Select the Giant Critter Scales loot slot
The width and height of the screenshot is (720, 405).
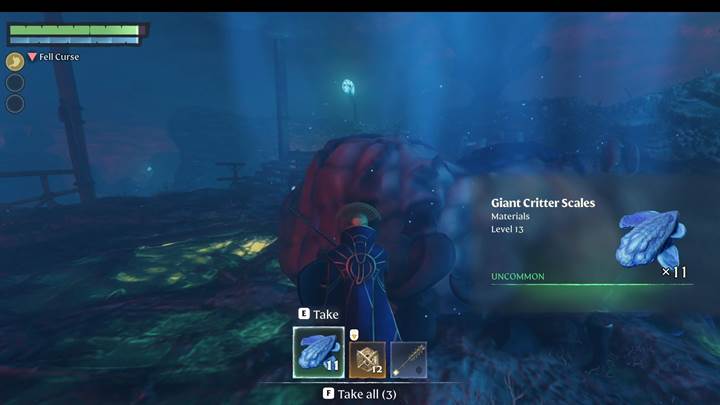[x=318, y=352]
